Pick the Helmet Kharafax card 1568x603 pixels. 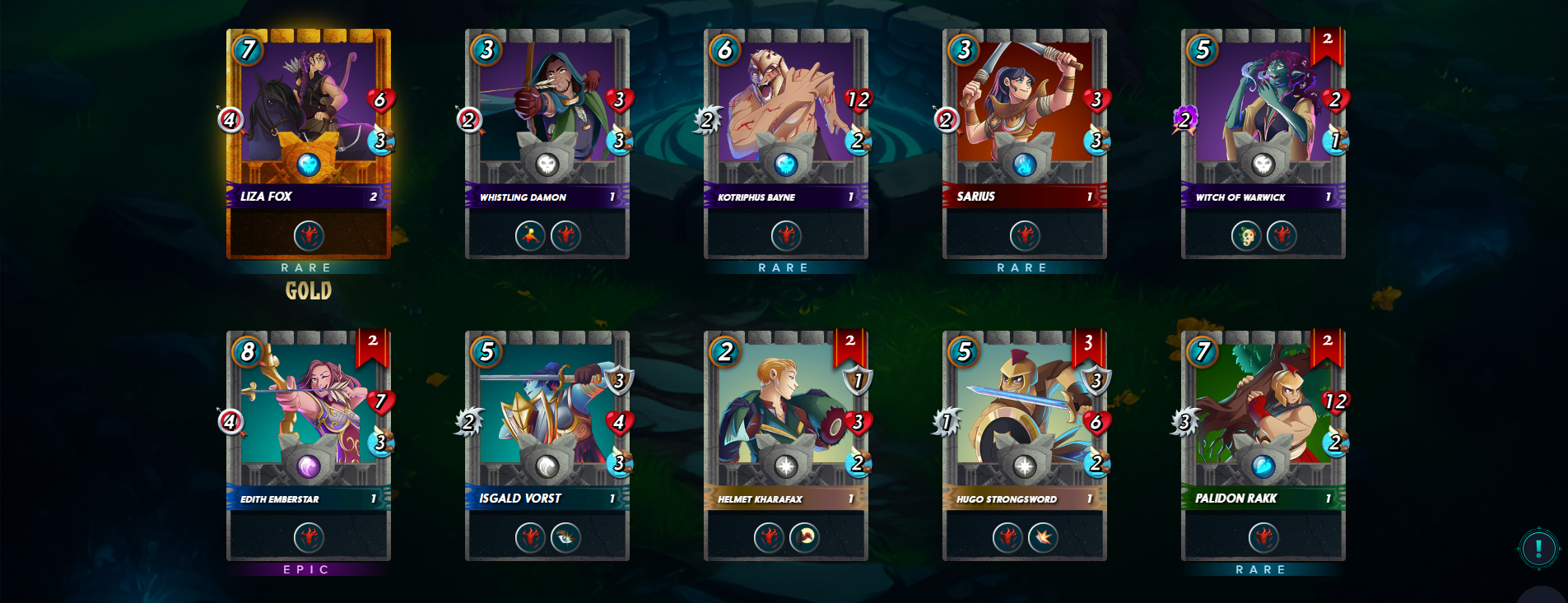(786, 446)
